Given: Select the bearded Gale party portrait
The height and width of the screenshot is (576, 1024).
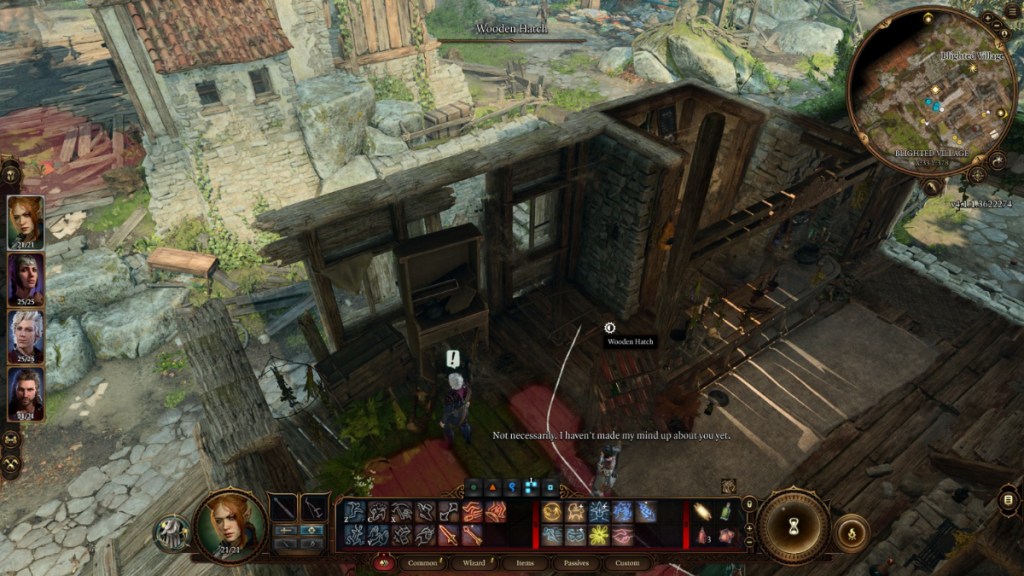Looking at the screenshot, I should click(x=25, y=393).
